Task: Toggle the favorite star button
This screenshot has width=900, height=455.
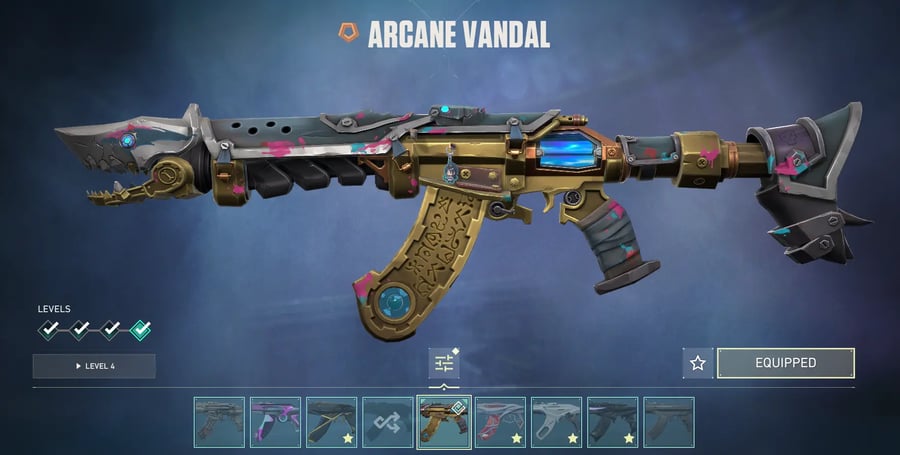Action: [x=698, y=363]
